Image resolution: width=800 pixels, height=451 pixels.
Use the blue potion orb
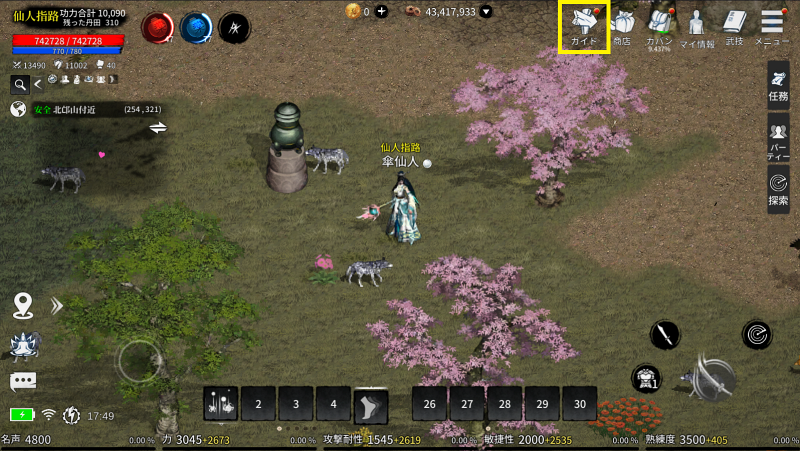click(x=196, y=29)
